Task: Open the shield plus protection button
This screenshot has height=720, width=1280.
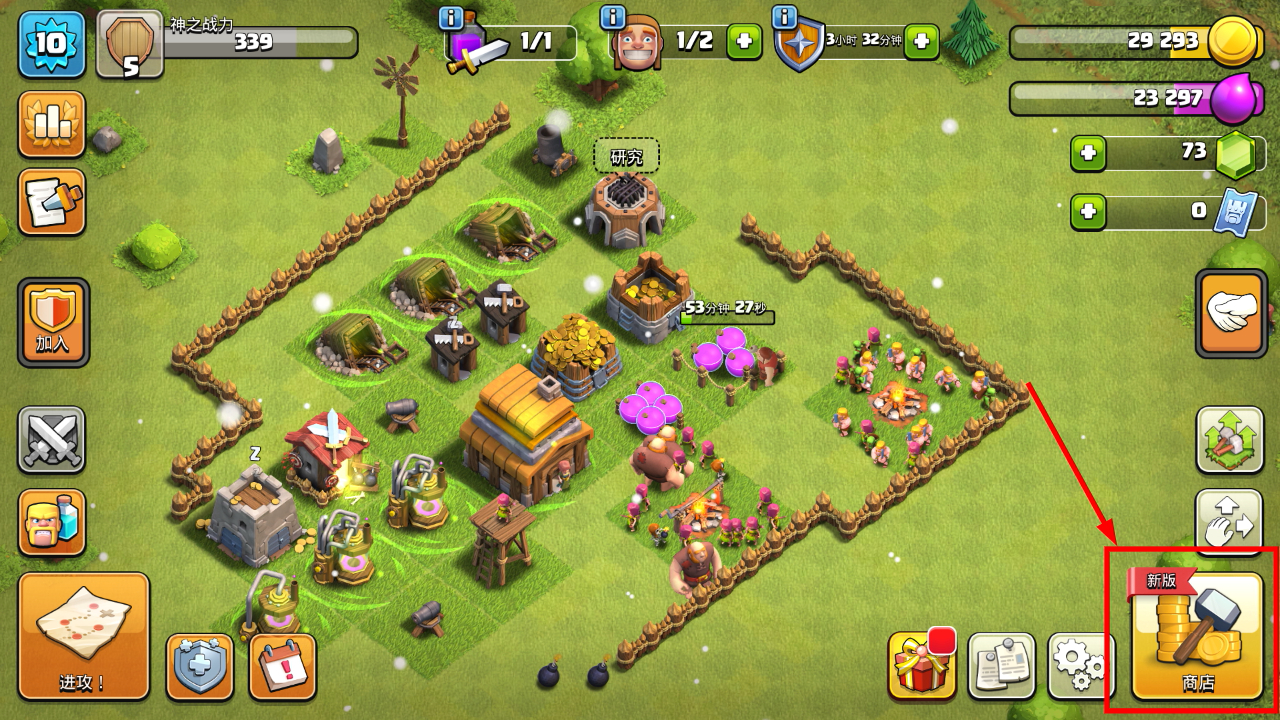Action: click(x=200, y=666)
